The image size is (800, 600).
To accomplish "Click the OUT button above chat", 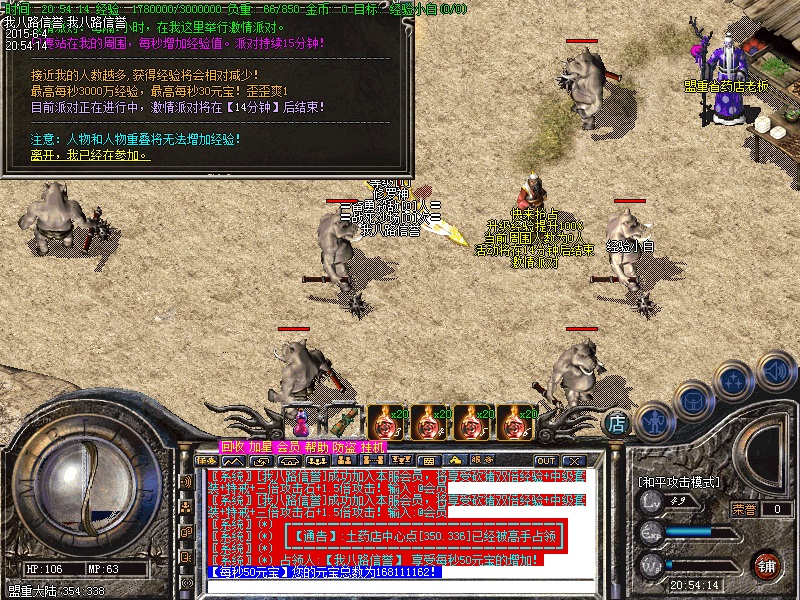I will point(546,461).
